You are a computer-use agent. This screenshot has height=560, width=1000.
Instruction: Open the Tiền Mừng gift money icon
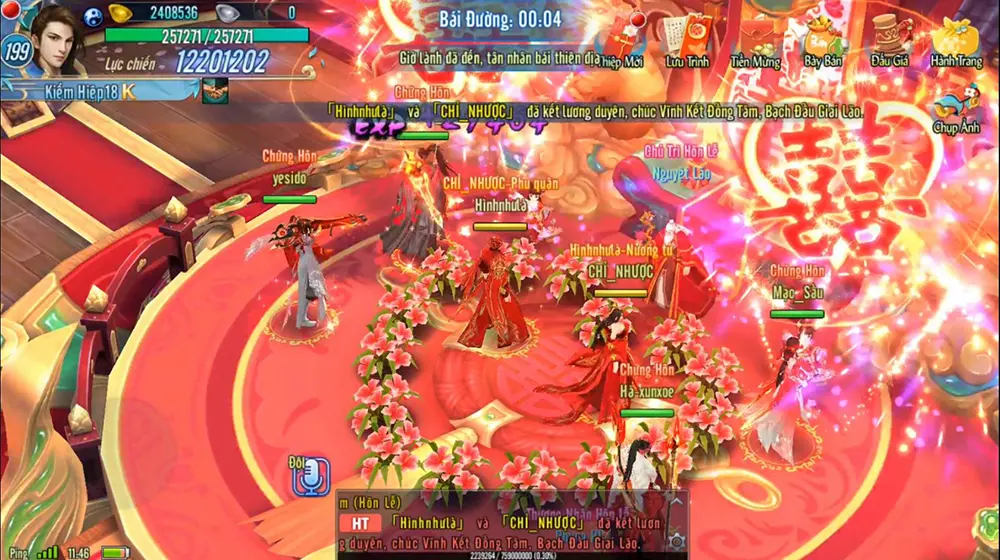(755, 40)
